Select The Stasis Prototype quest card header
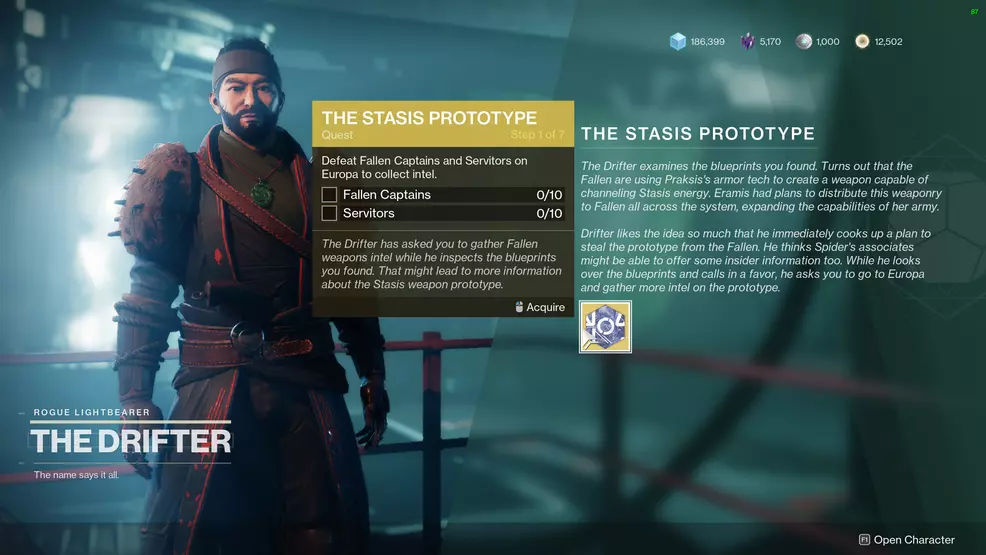Viewport: 986px width, 555px height. pyautogui.click(x=443, y=123)
